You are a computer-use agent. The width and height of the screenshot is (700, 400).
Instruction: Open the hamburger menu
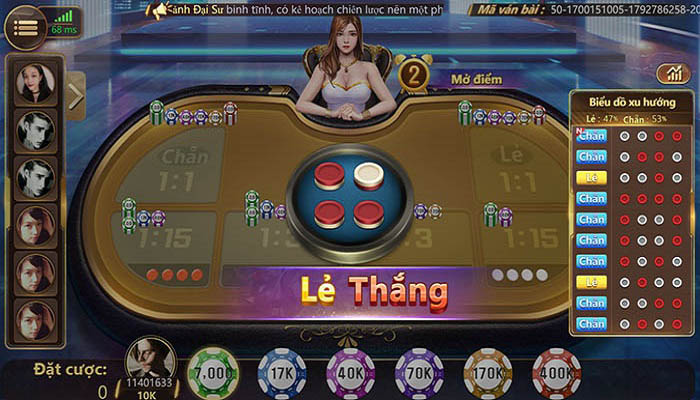coord(25,26)
